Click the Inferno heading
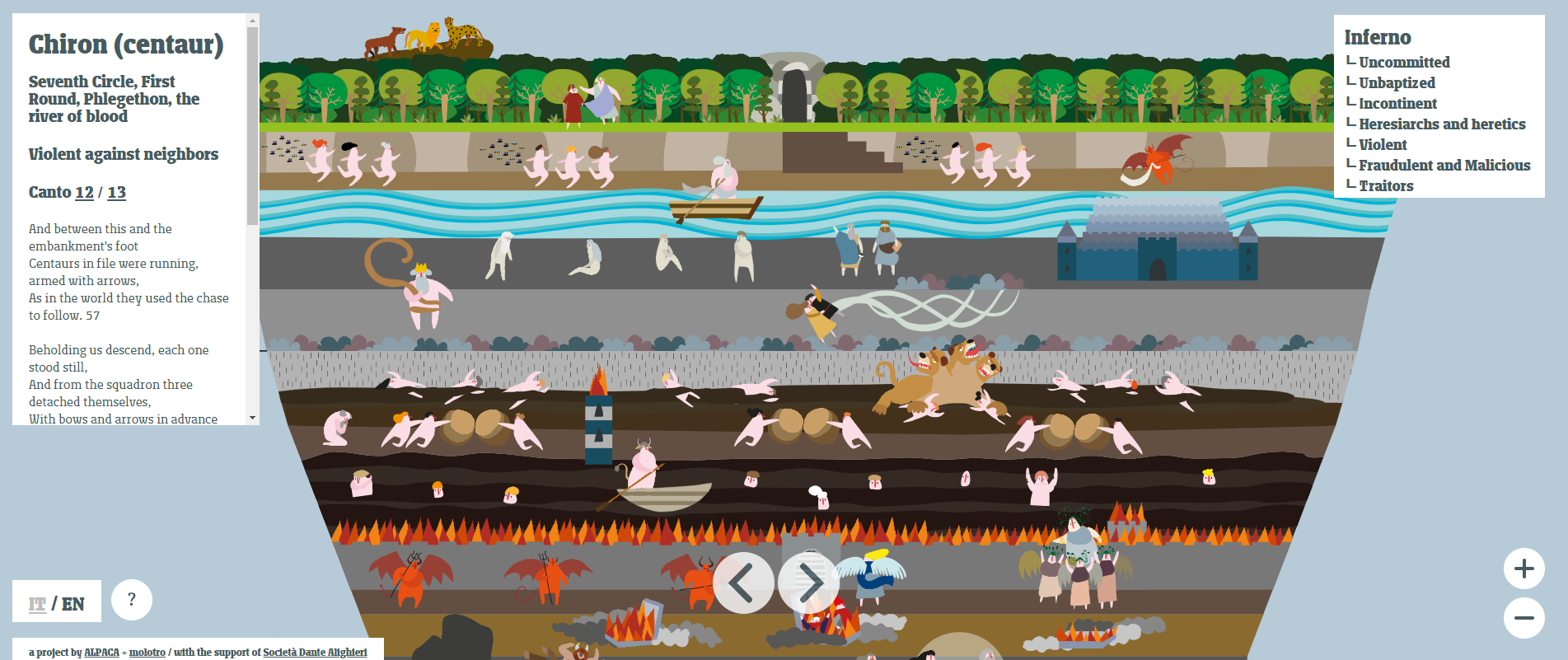 (1378, 37)
